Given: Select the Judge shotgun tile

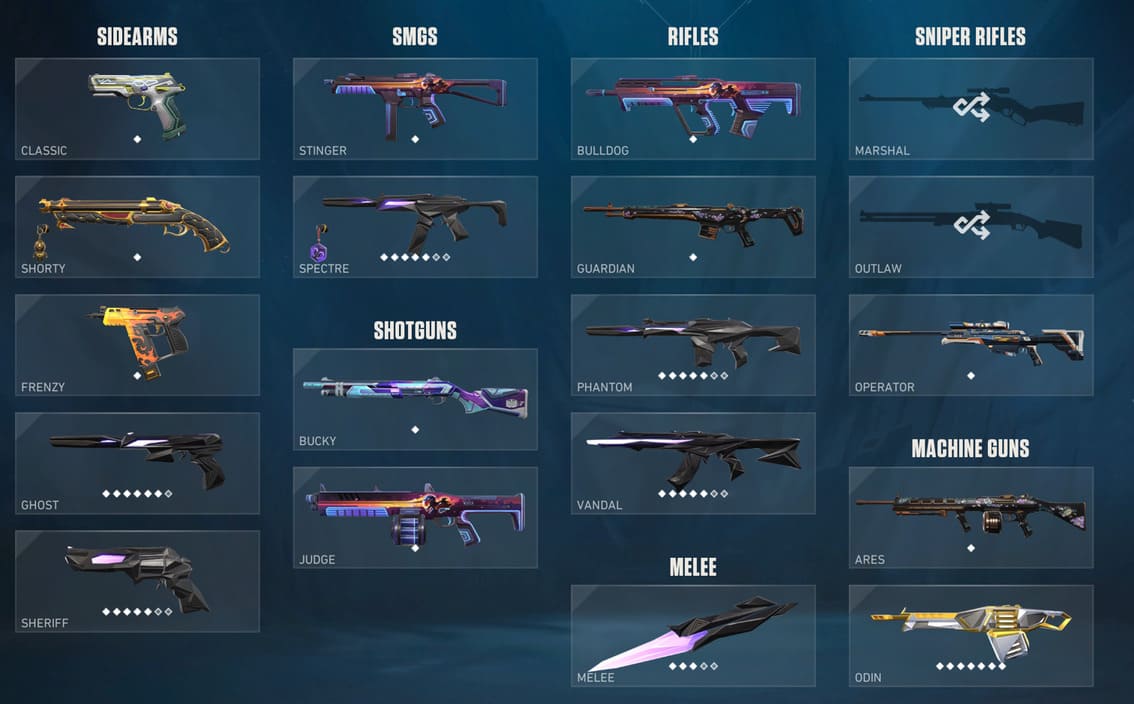Looking at the screenshot, I should 415,516.
